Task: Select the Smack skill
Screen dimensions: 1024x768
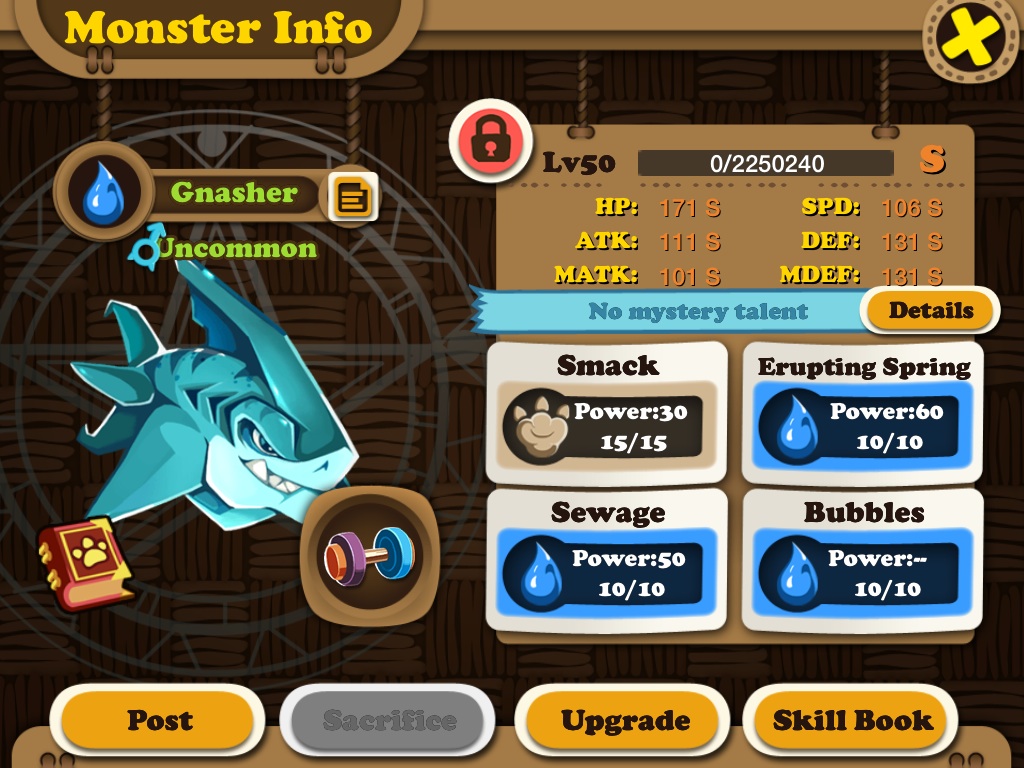Action: [x=607, y=412]
